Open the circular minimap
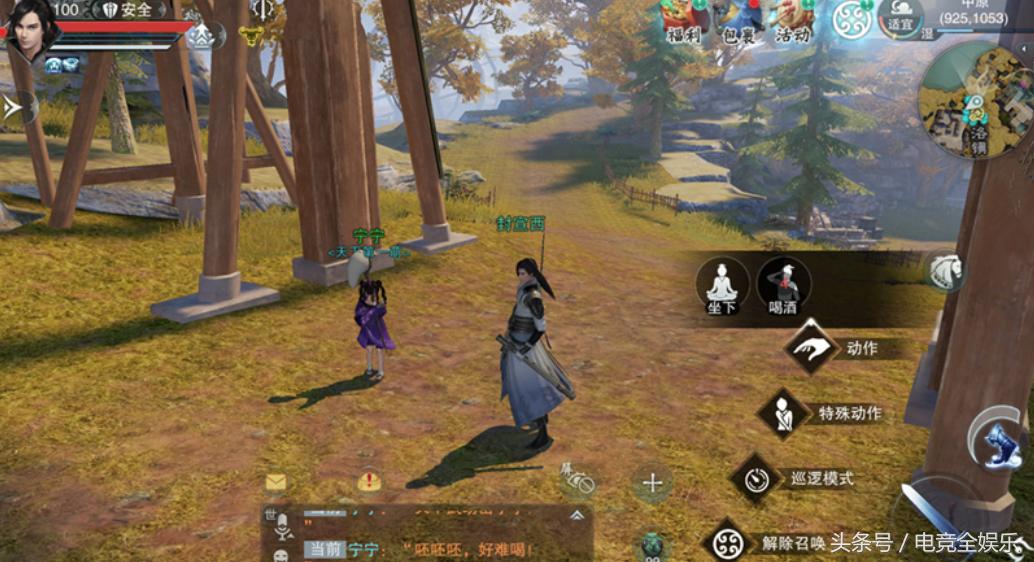The height and width of the screenshot is (562, 1034). coord(974,100)
